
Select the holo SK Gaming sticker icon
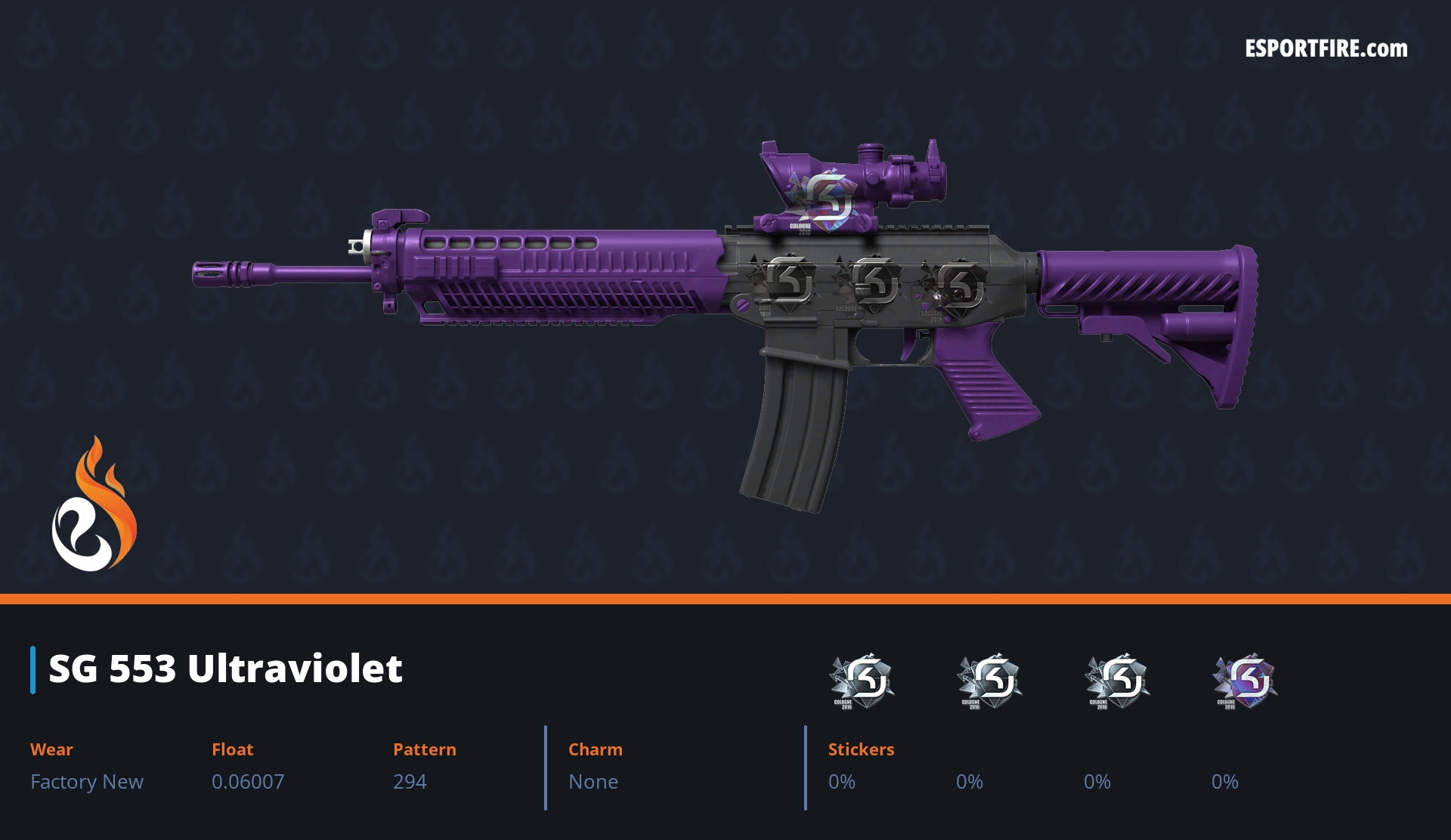pyautogui.click(x=1245, y=680)
